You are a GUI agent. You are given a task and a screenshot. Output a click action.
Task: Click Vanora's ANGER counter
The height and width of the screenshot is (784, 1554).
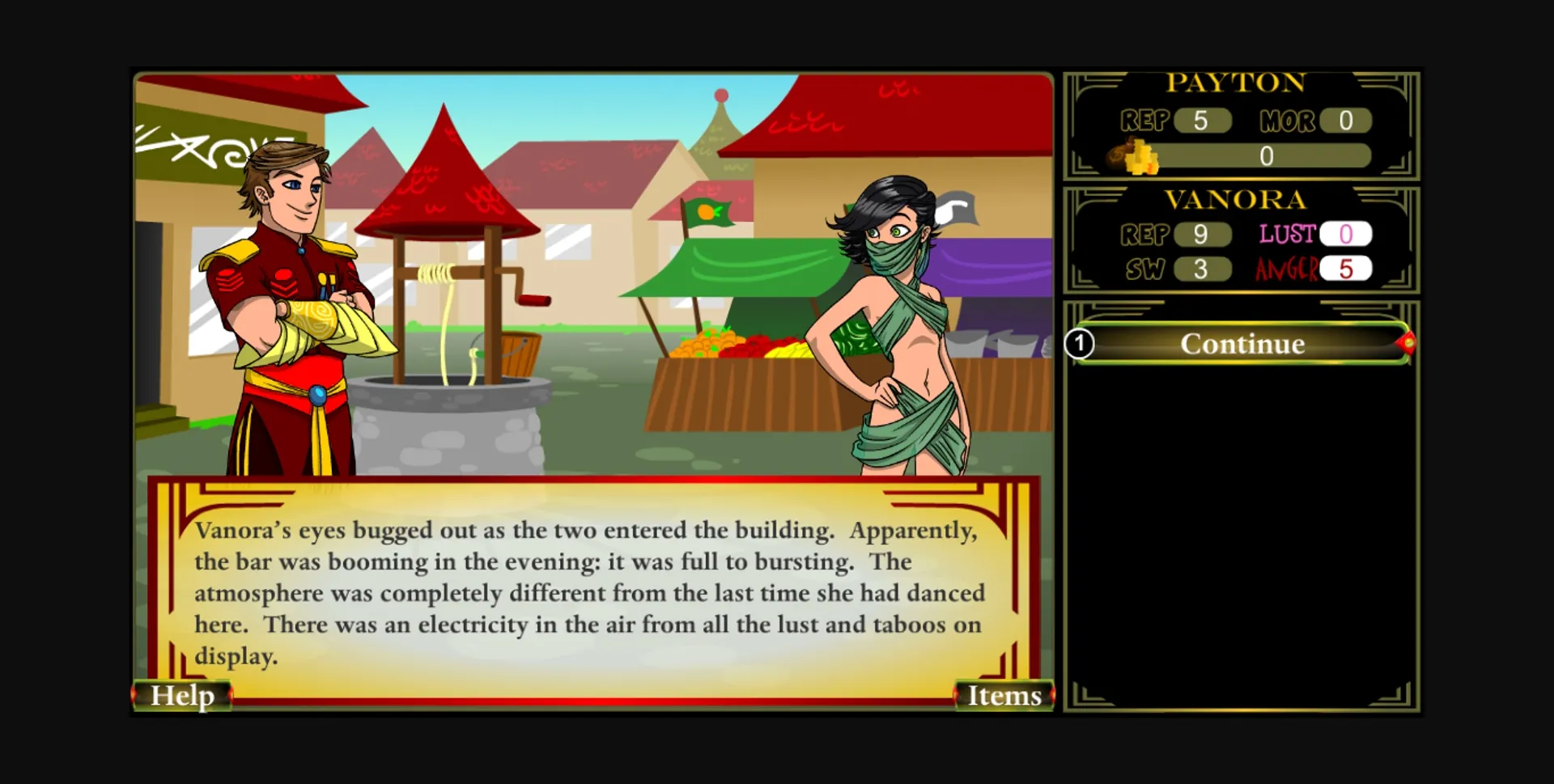pos(1345,269)
